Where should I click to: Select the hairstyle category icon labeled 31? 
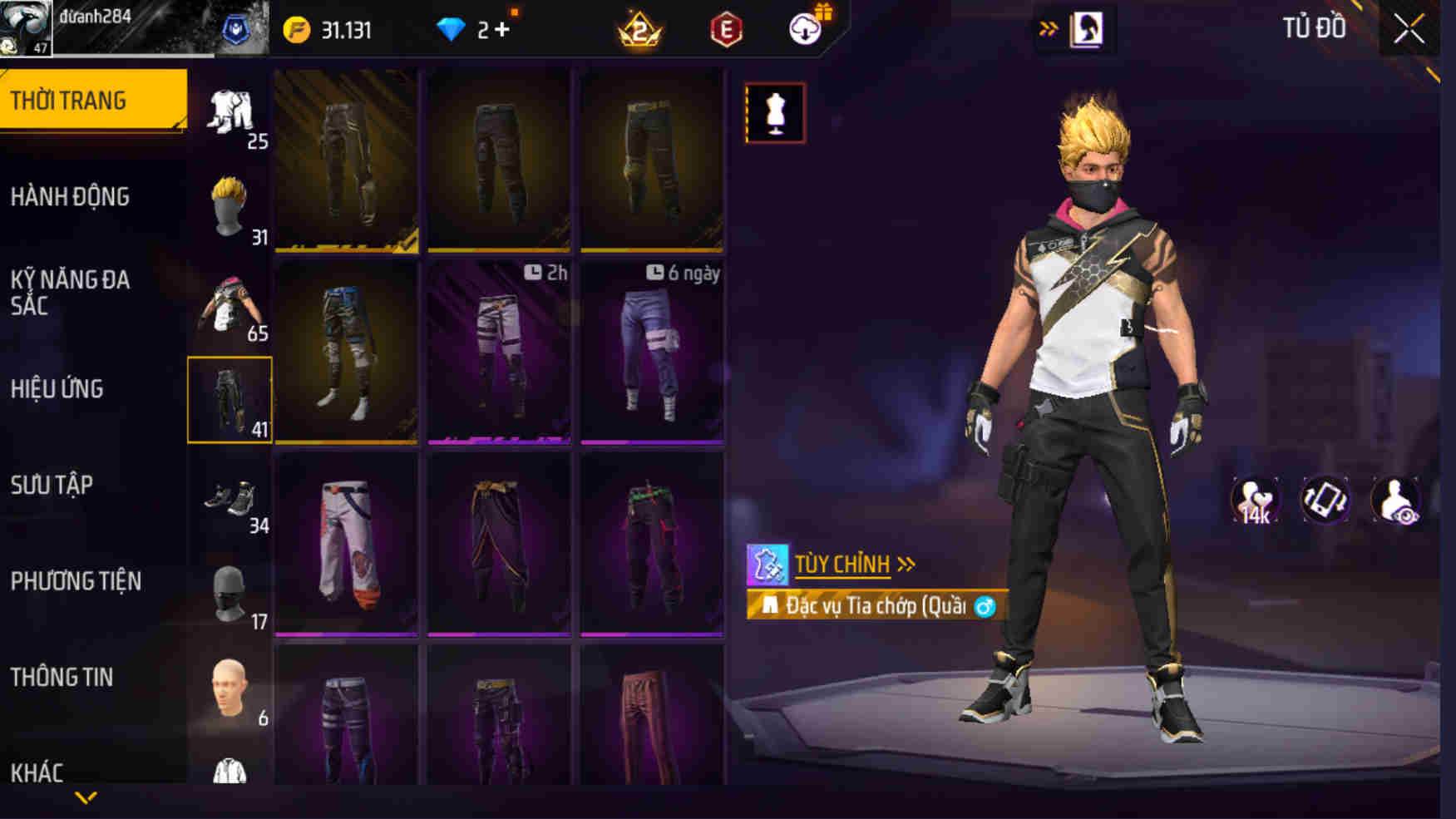tap(230, 204)
